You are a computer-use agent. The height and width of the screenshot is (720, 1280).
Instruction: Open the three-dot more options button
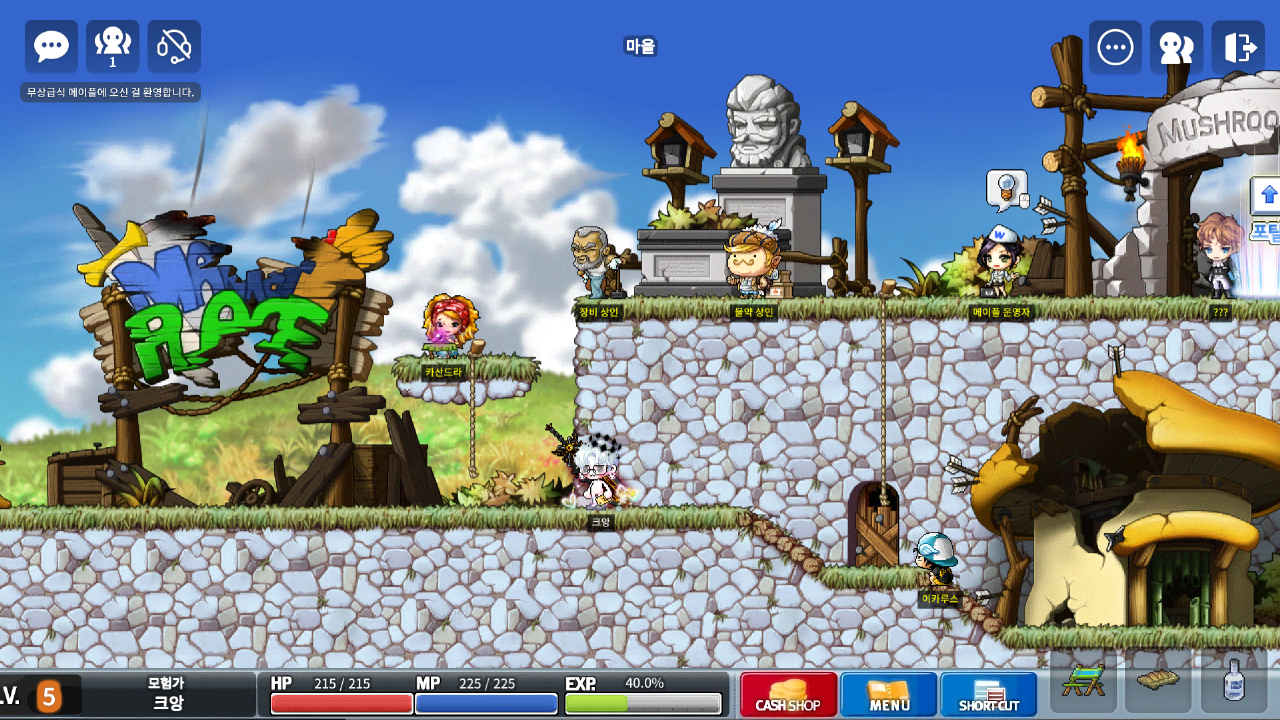pos(1115,47)
